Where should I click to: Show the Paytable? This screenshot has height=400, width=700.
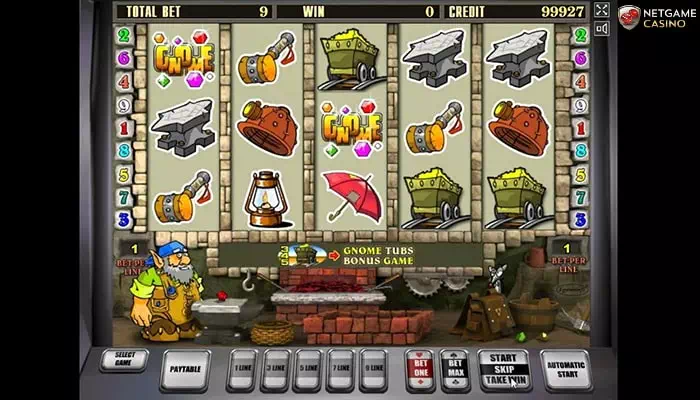click(x=185, y=369)
